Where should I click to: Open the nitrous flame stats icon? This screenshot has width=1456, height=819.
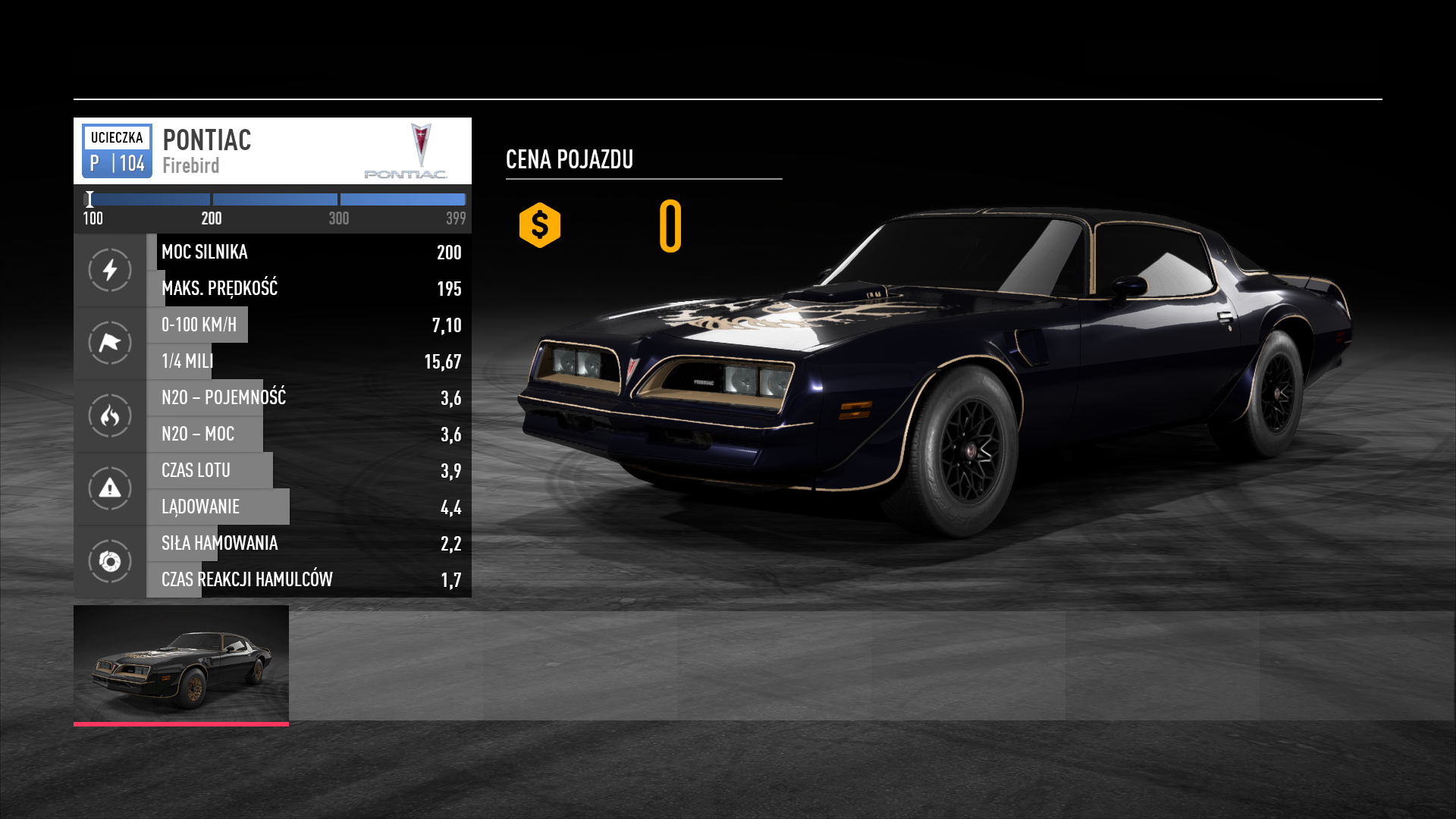point(110,416)
